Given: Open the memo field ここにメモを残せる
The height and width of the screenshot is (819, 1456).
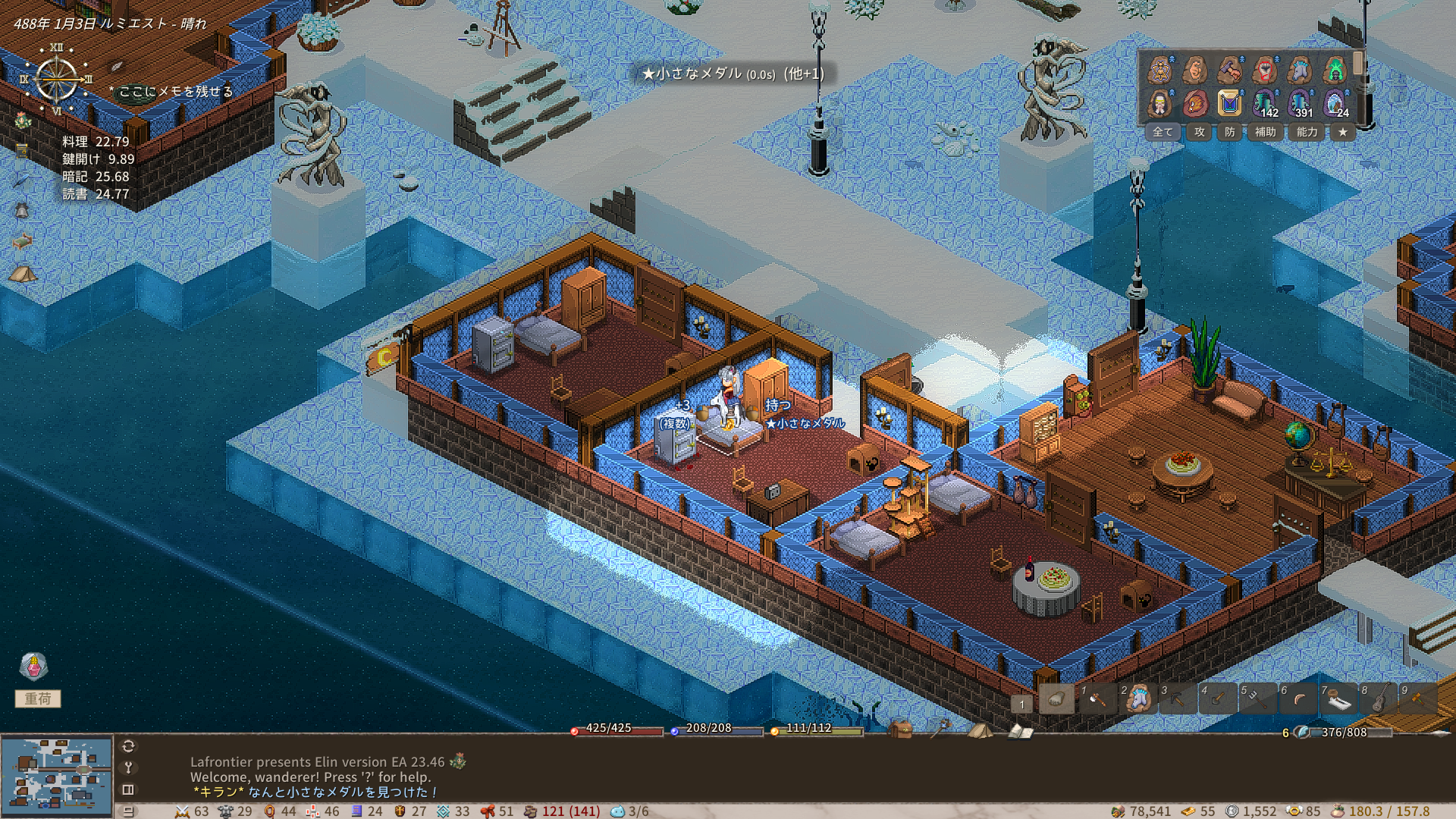Looking at the screenshot, I should pyautogui.click(x=175, y=92).
